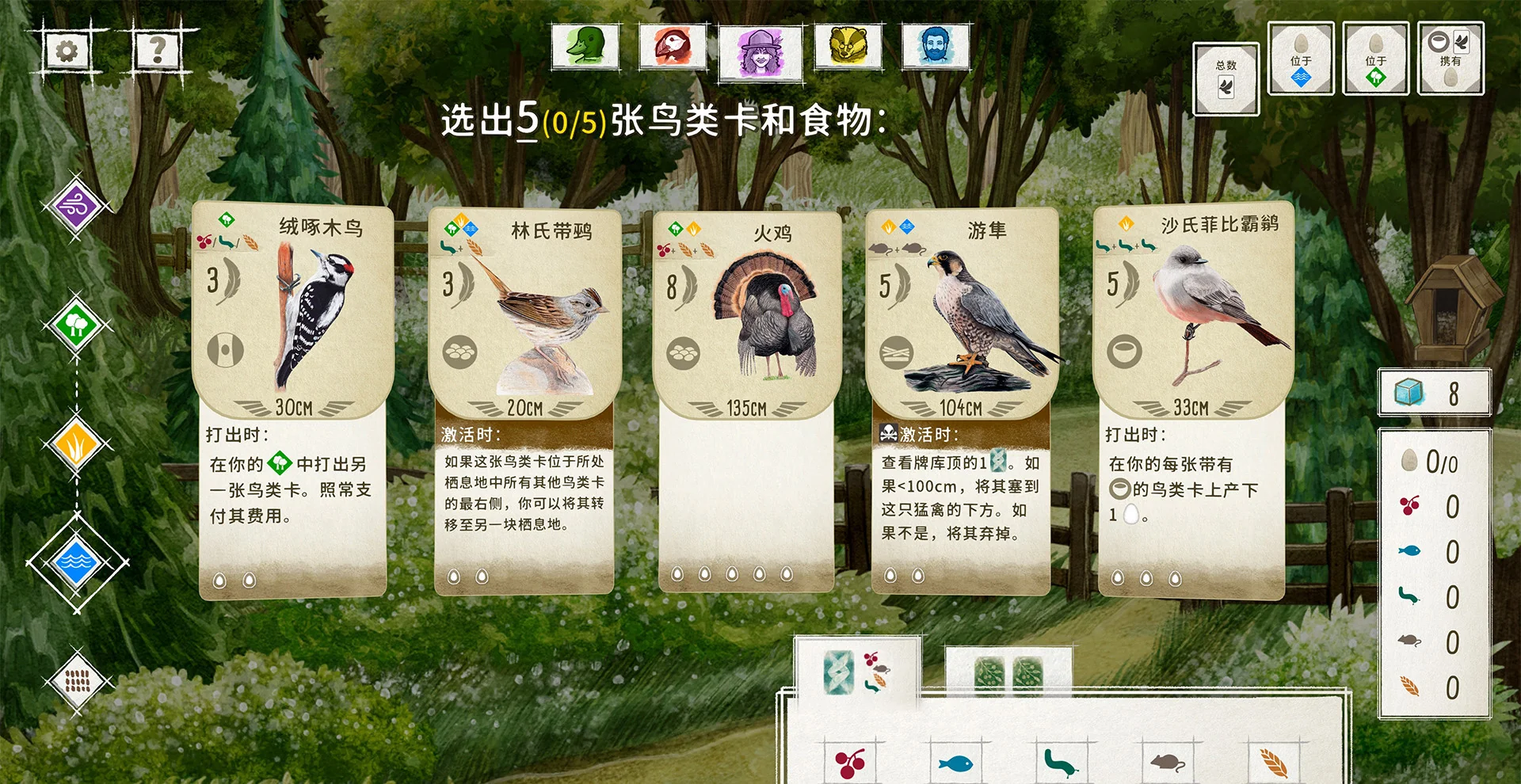Switch to the yellow bear player avatar
Viewport: 1521px width, 784px height.
click(x=849, y=48)
